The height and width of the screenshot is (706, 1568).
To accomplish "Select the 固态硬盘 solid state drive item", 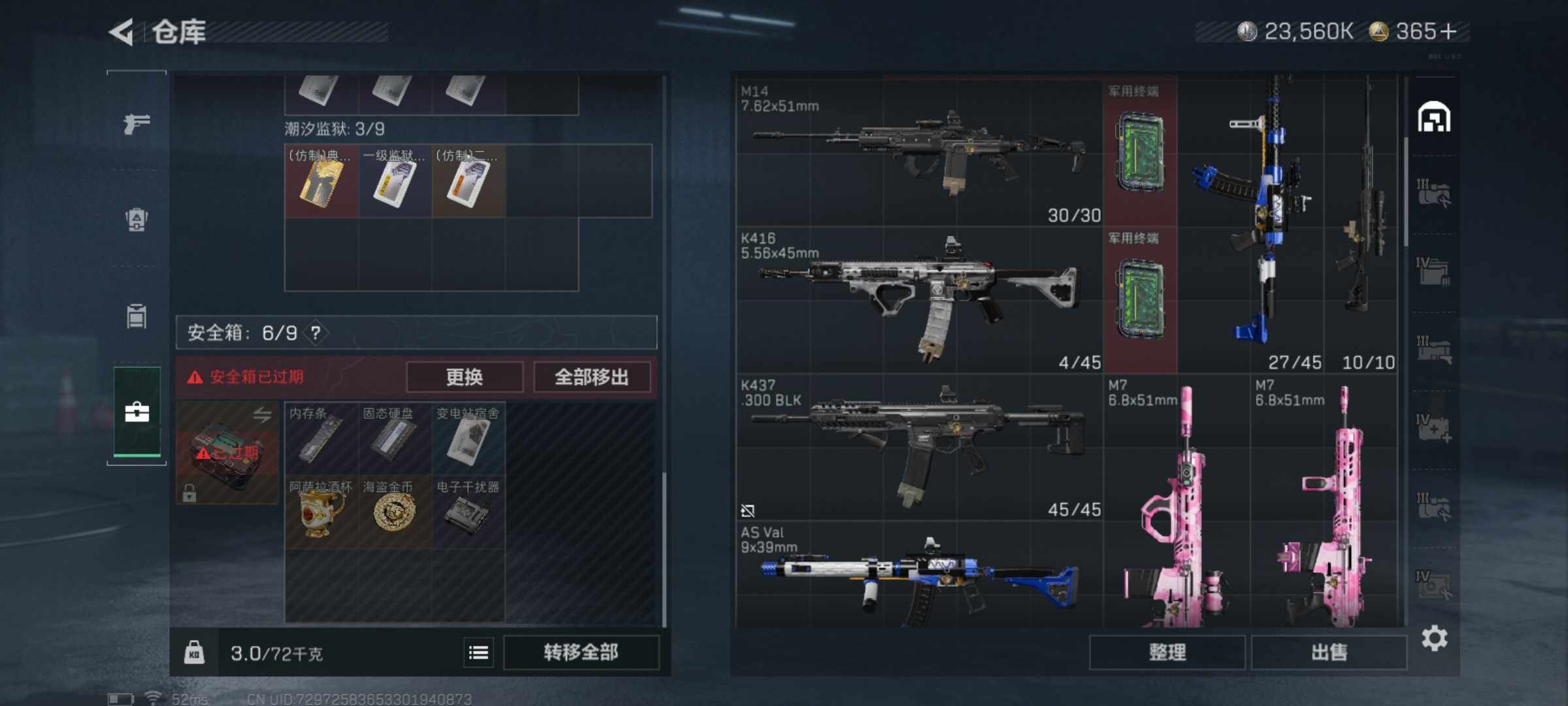I will pyautogui.click(x=394, y=438).
